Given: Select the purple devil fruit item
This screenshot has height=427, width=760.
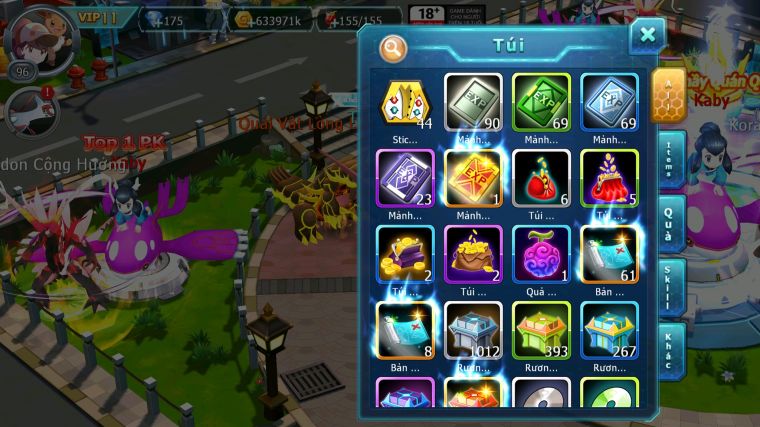Looking at the screenshot, I should [x=541, y=254].
